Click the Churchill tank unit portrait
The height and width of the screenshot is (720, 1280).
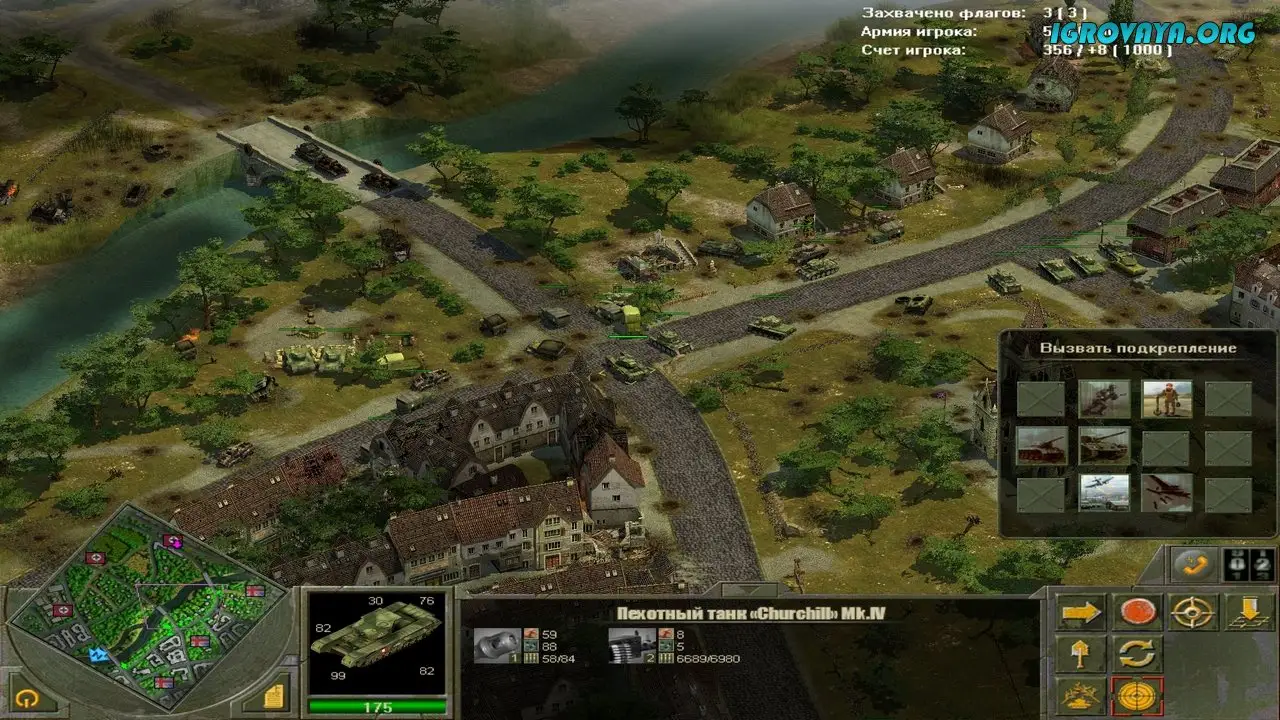point(375,640)
